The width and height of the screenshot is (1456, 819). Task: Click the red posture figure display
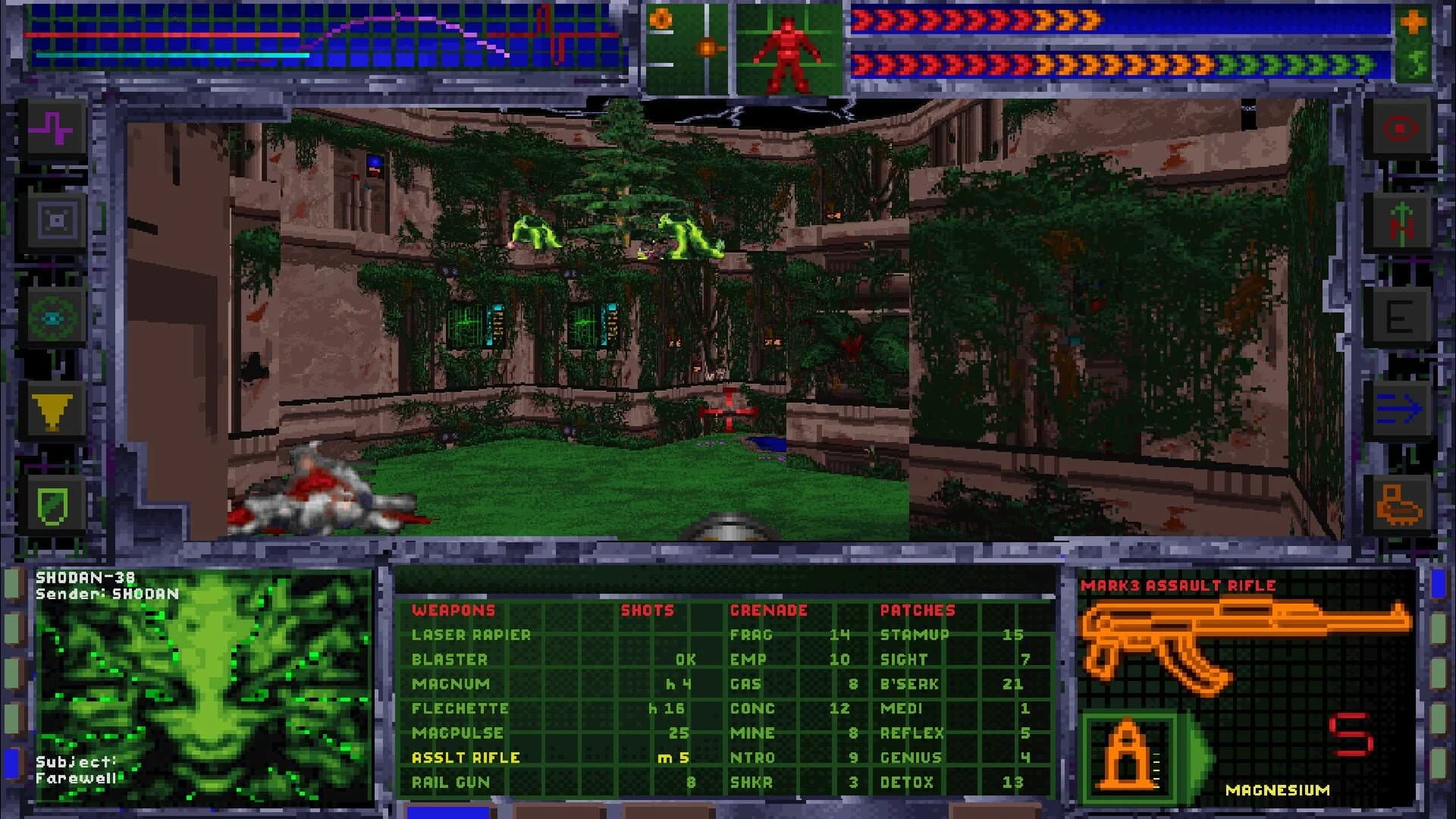[789, 49]
